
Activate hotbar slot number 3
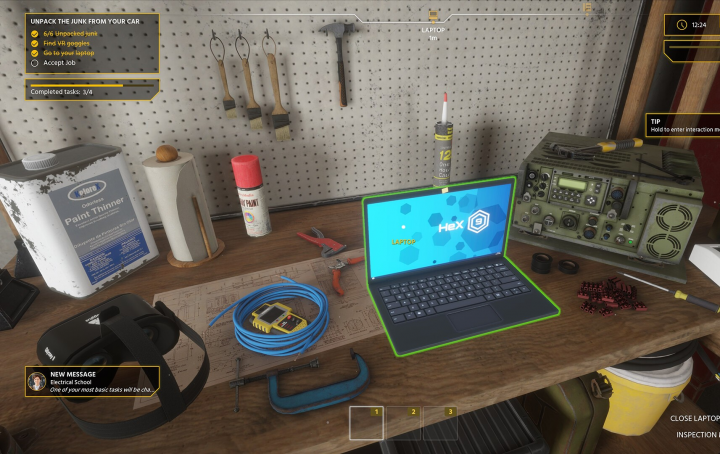pyautogui.click(x=440, y=423)
